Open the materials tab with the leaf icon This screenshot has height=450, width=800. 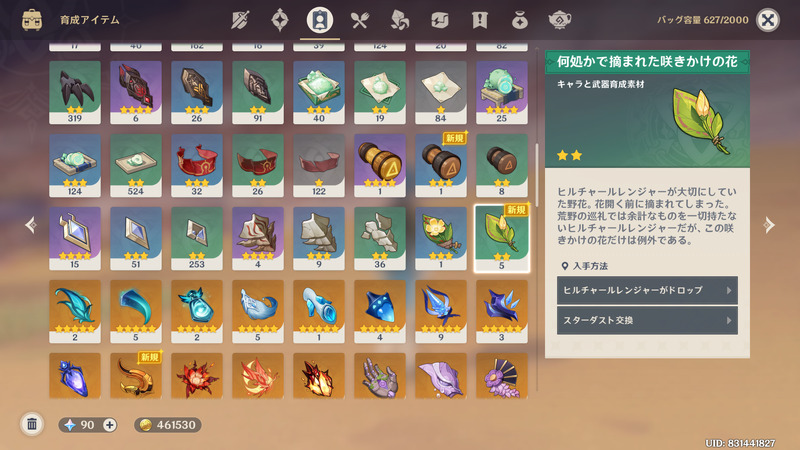[x=400, y=20]
